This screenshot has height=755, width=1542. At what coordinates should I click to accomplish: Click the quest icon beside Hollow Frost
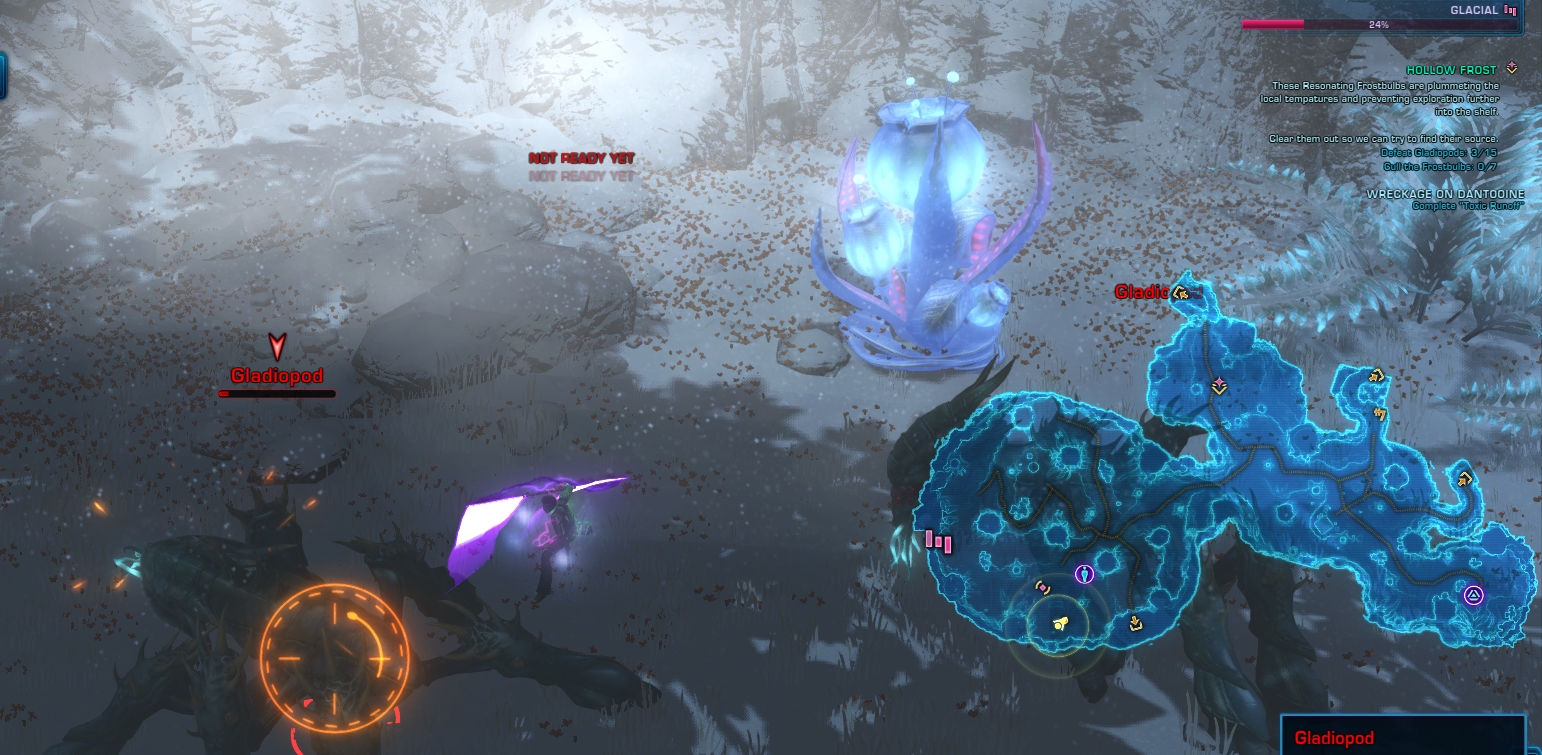pyautogui.click(x=1511, y=69)
